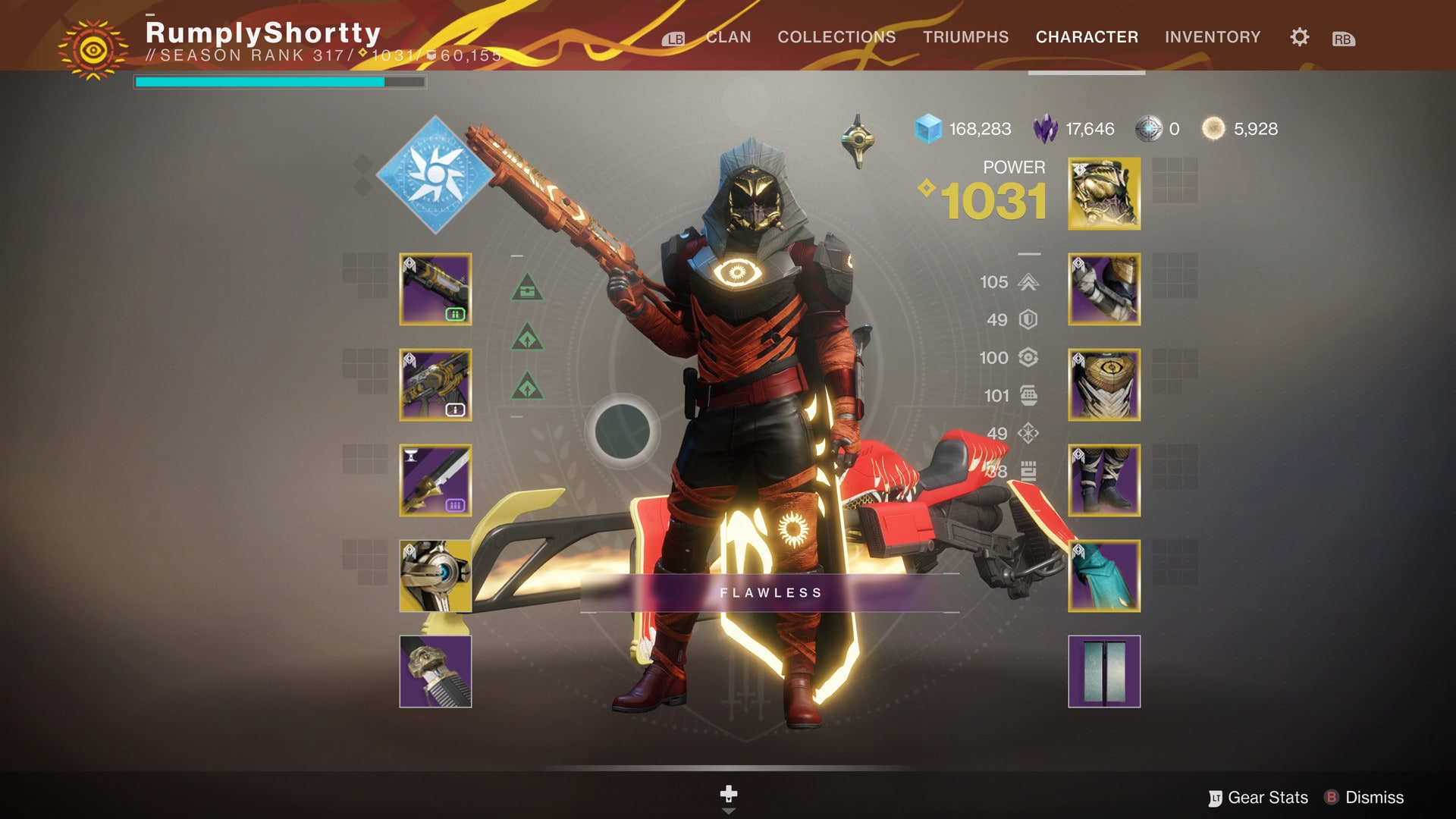
Task: Open the artifact icon beside the currencies
Action: 858,141
